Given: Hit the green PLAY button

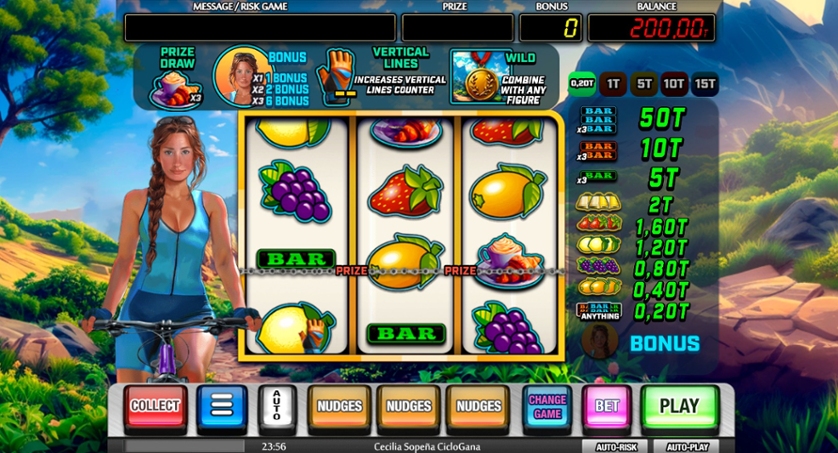Looking at the screenshot, I should [680, 407].
